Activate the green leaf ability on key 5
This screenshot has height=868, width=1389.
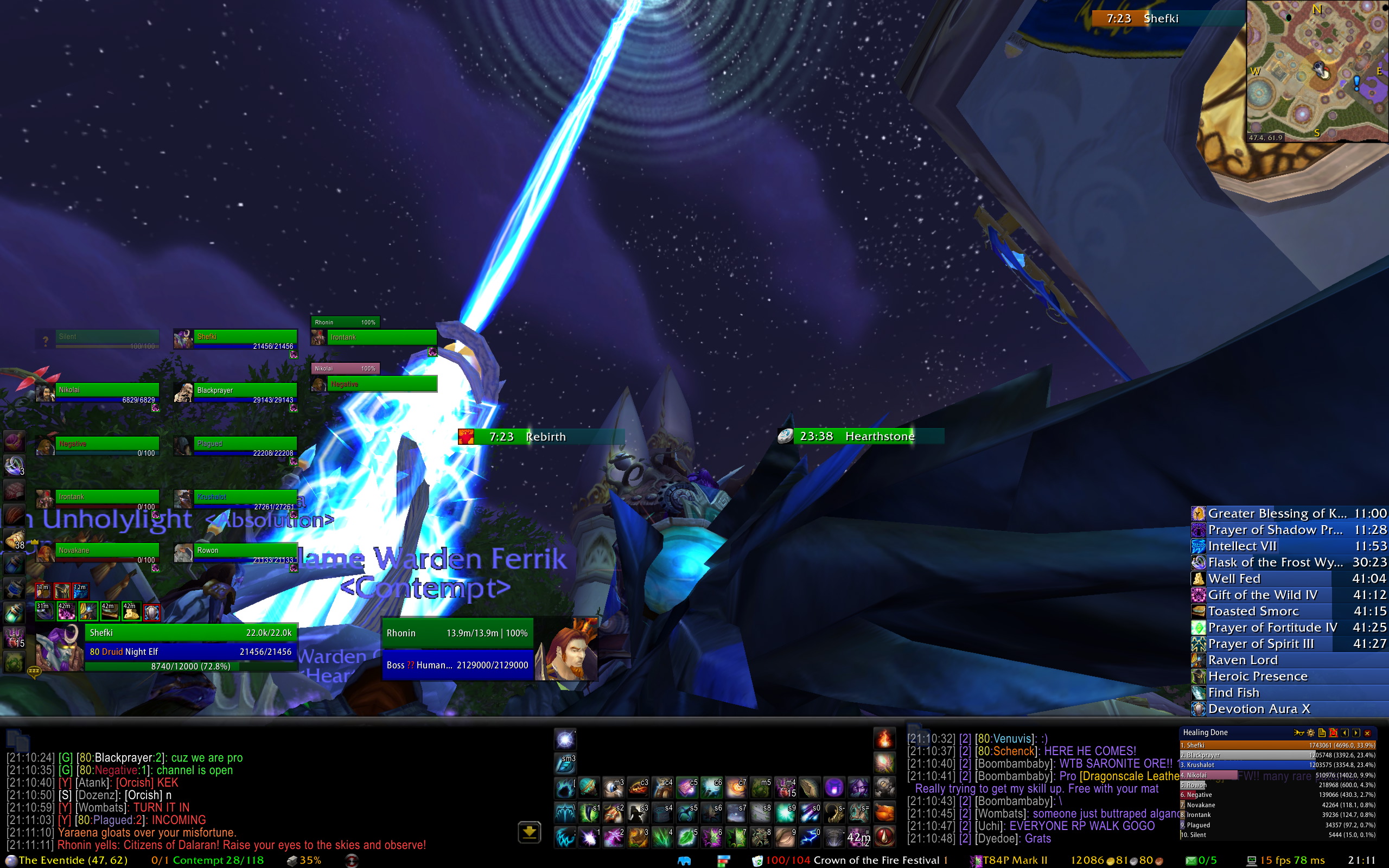click(x=687, y=838)
